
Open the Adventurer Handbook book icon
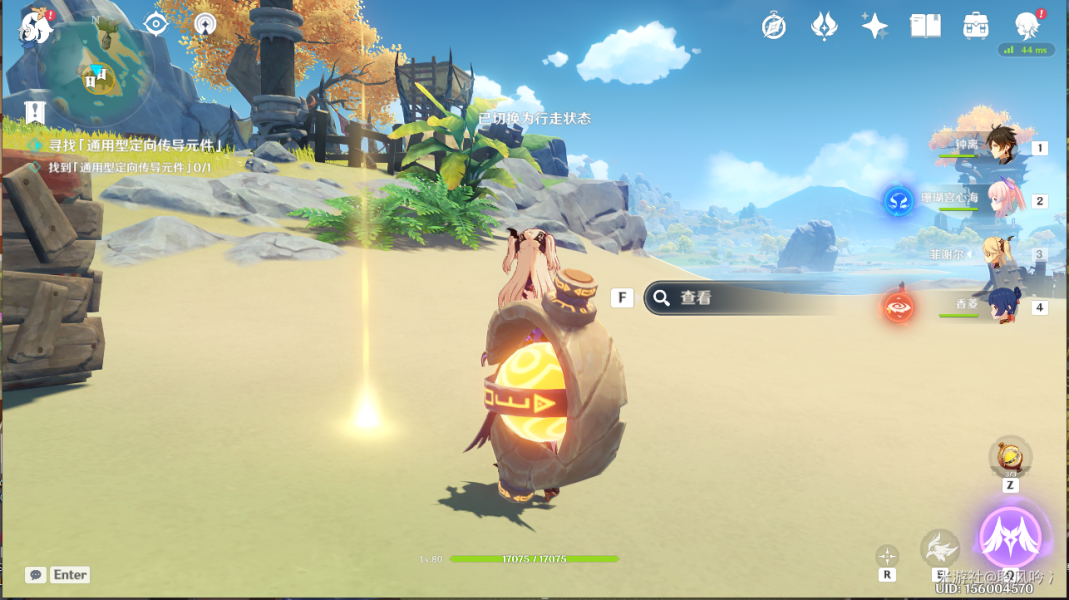tap(925, 26)
